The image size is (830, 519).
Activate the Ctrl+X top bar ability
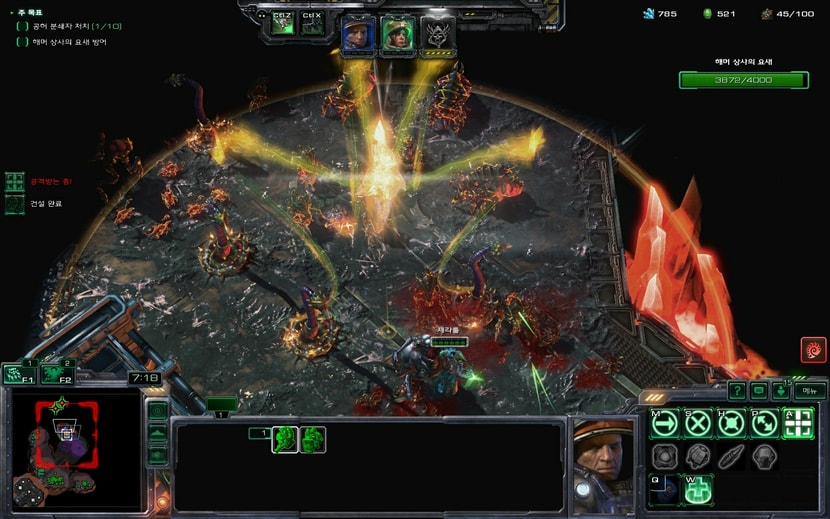click(312, 26)
